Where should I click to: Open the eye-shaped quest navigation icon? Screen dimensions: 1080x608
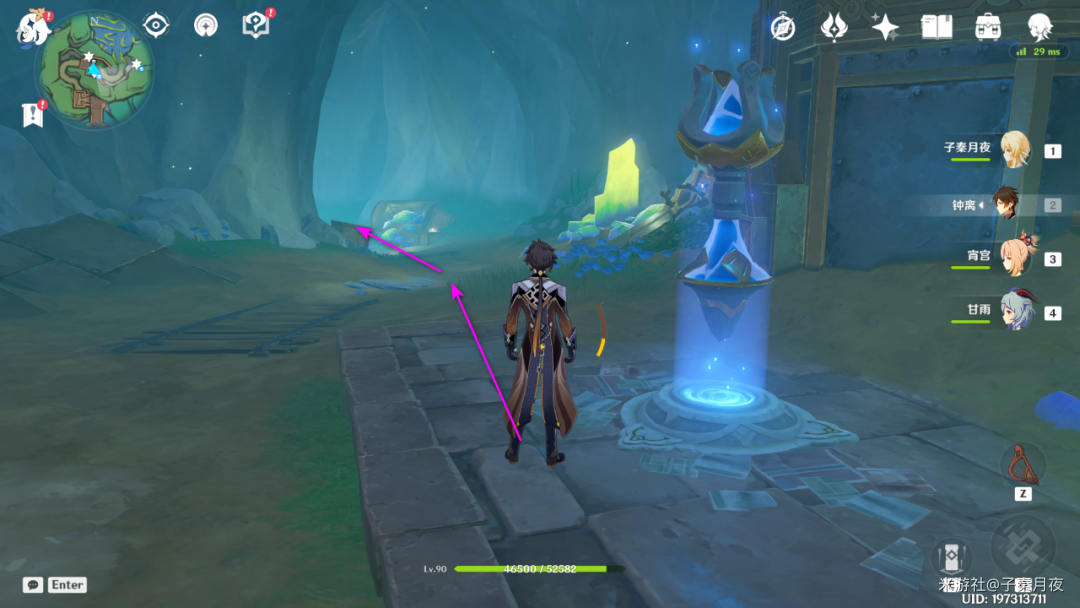(156, 25)
